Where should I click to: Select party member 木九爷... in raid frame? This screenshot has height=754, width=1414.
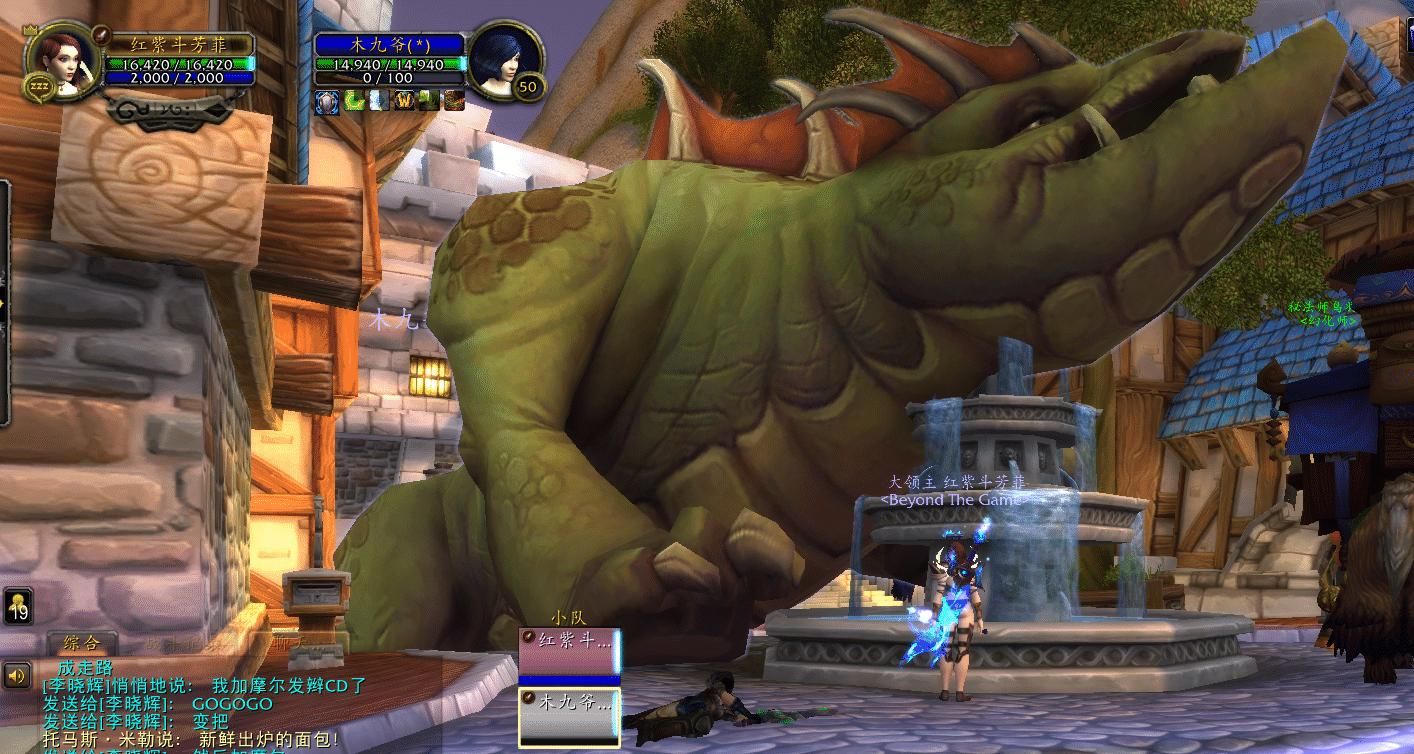point(568,712)
